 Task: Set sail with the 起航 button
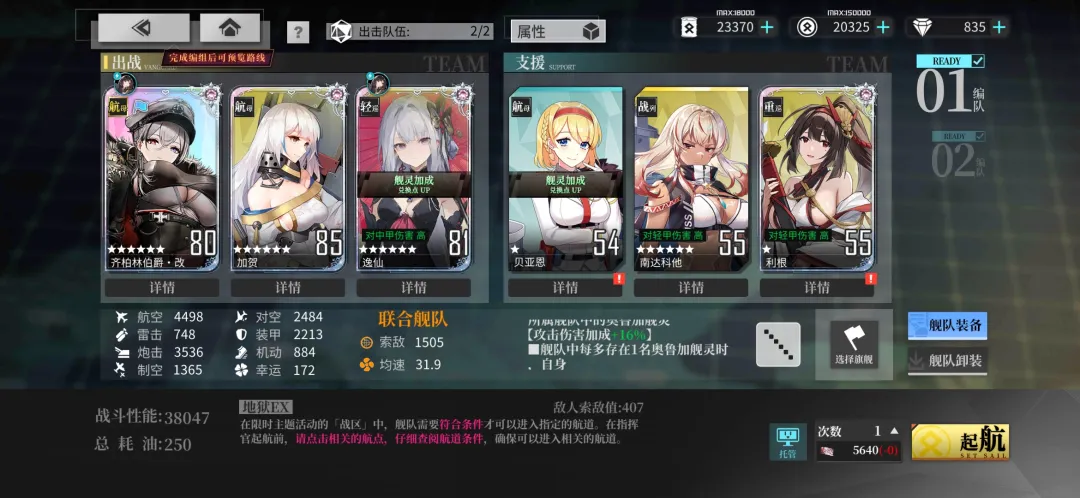coord(959,442)
